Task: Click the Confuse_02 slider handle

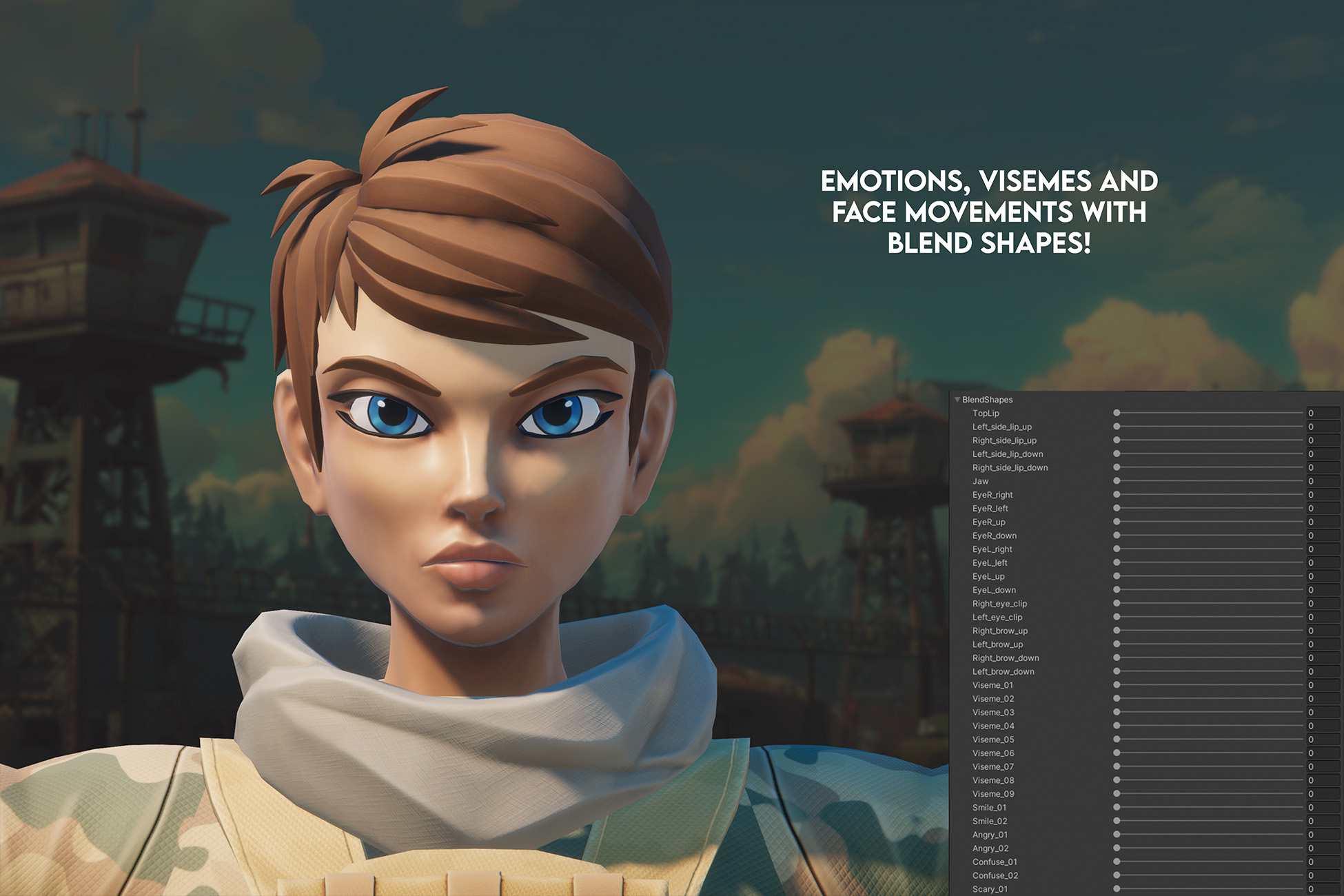Action: tap(1117, 875)
